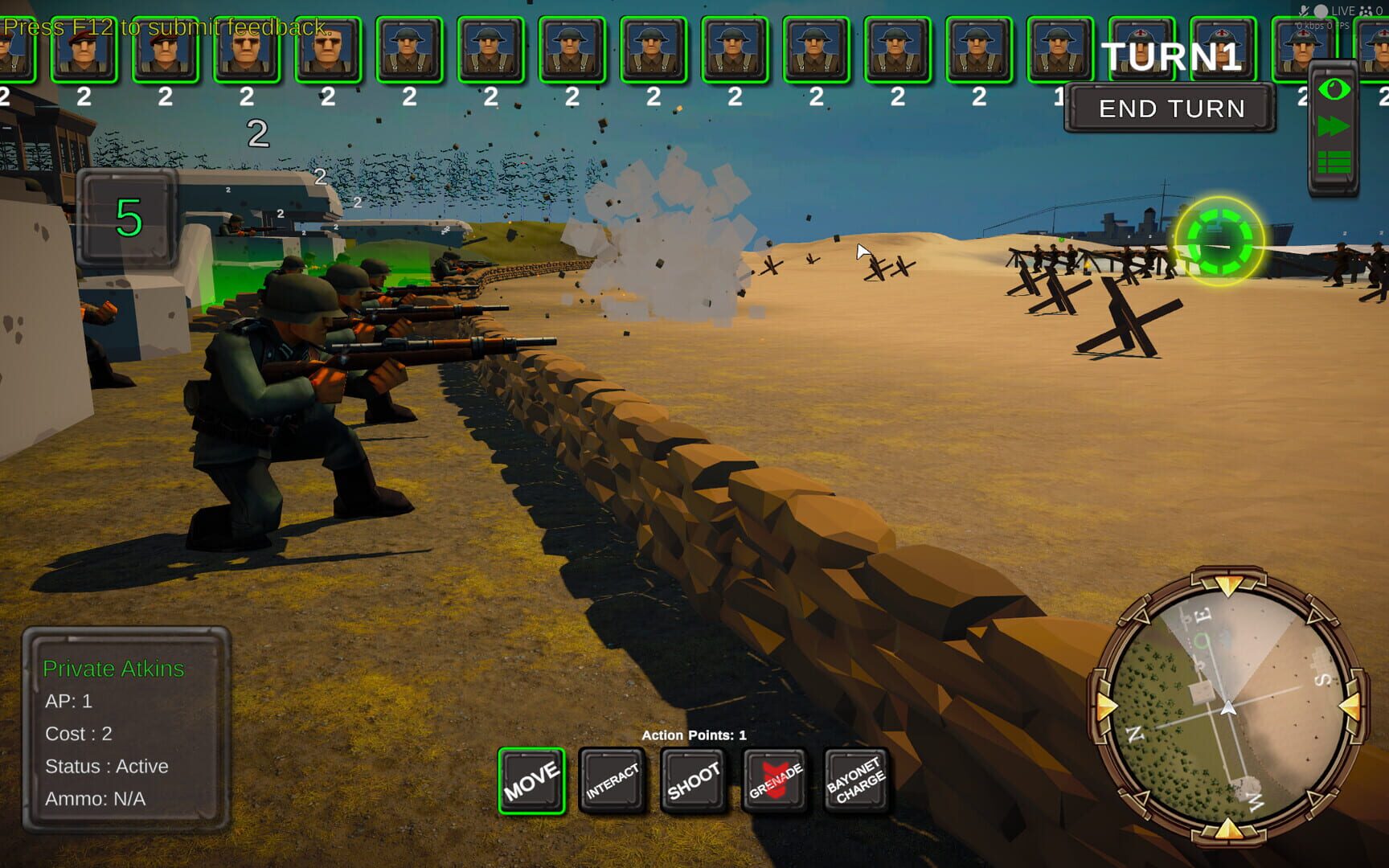Toggle the fast-forward speed icon
The image size is (1389, 868).
[1334, 125]
